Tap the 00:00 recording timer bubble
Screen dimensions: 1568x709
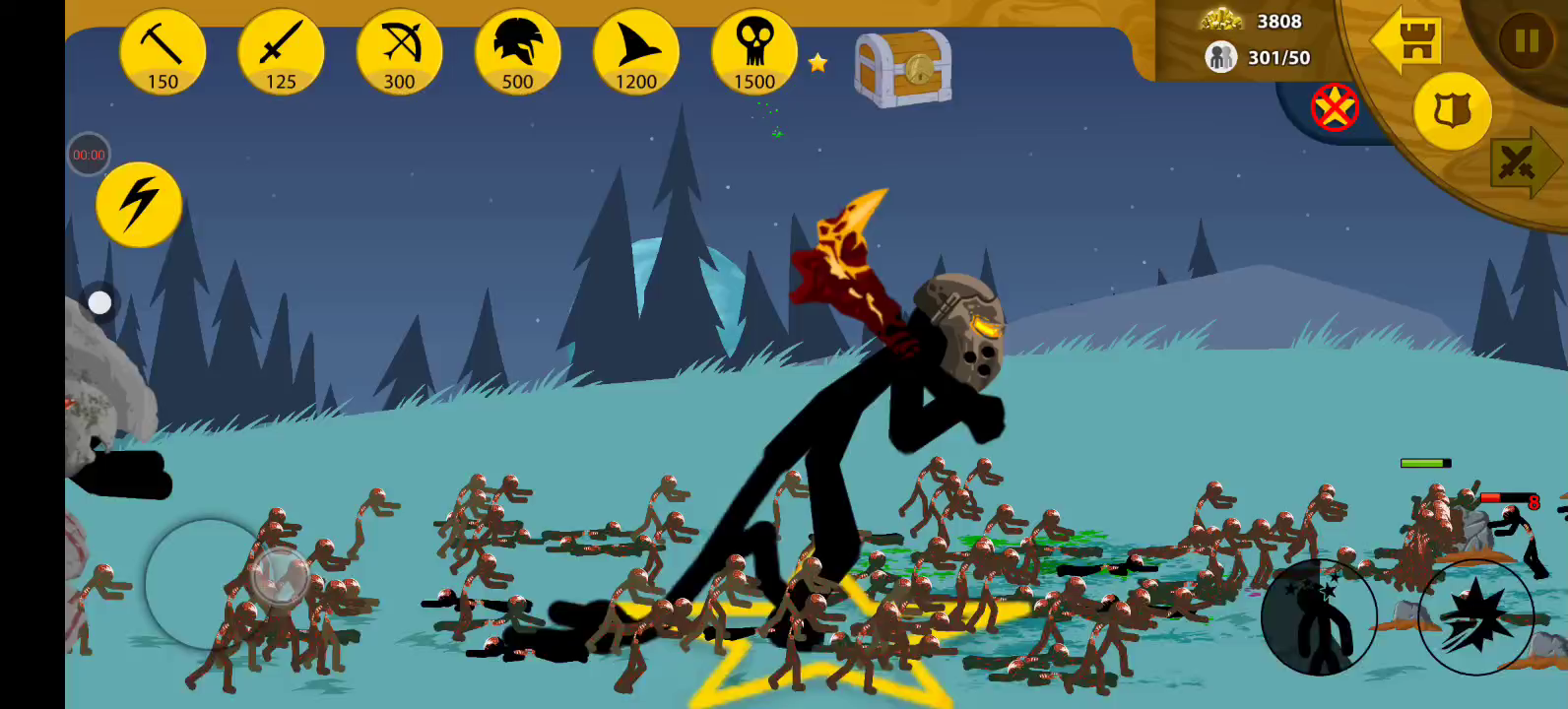(x=89, y=155)
